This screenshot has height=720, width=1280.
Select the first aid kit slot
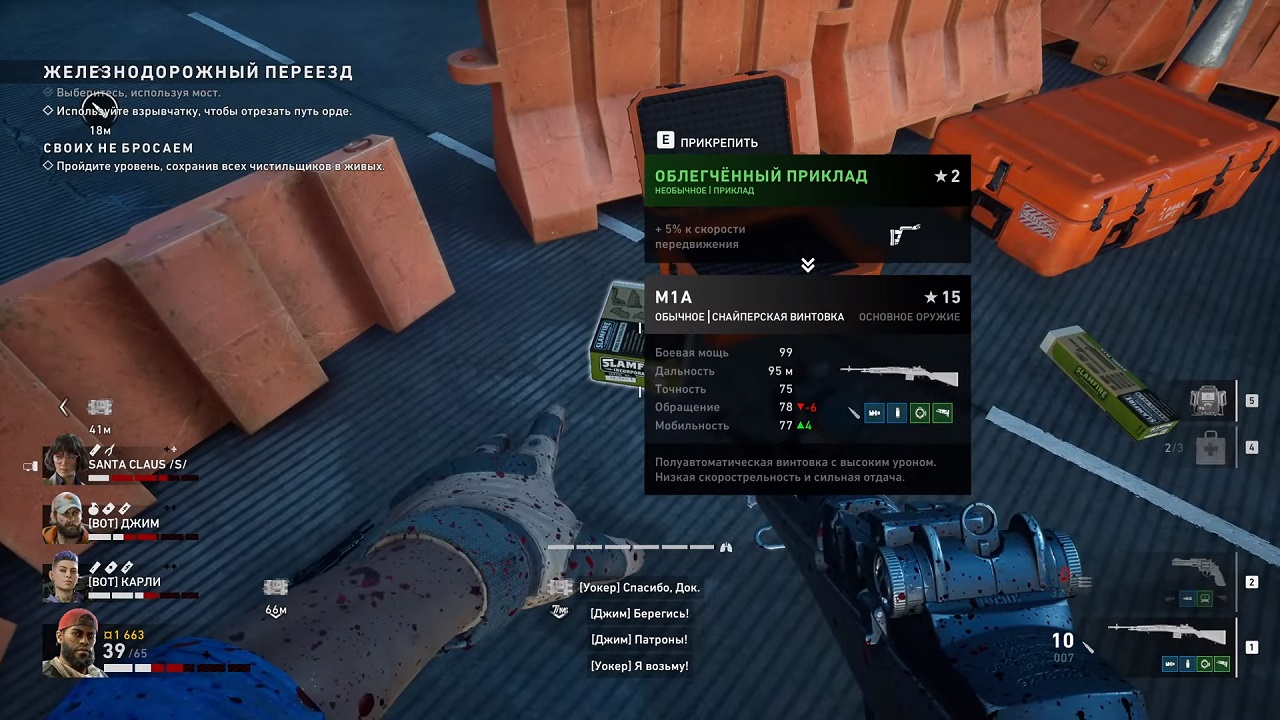(x=1209, y=447)
